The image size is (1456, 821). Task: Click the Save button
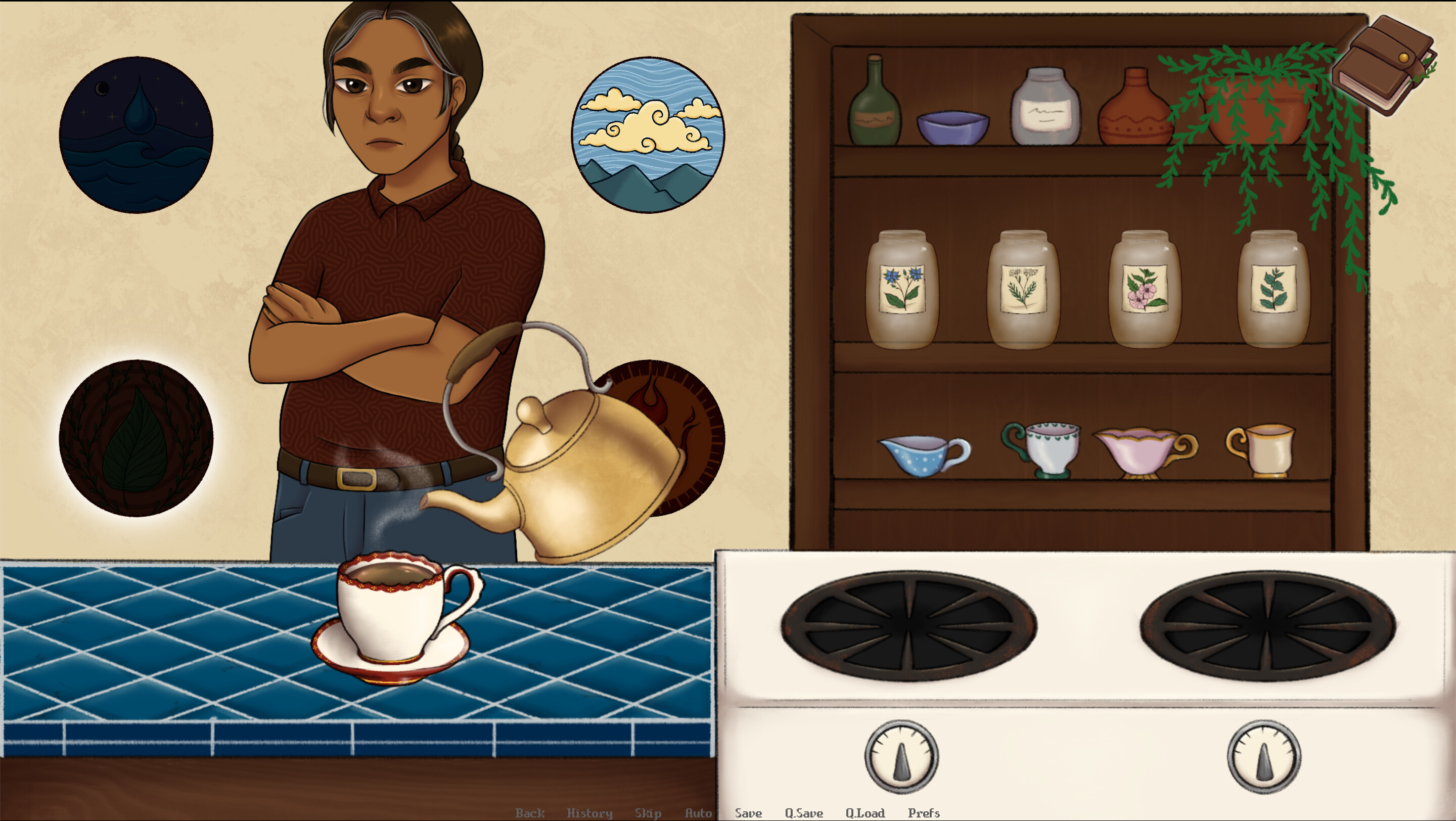[x=747, y=813]
